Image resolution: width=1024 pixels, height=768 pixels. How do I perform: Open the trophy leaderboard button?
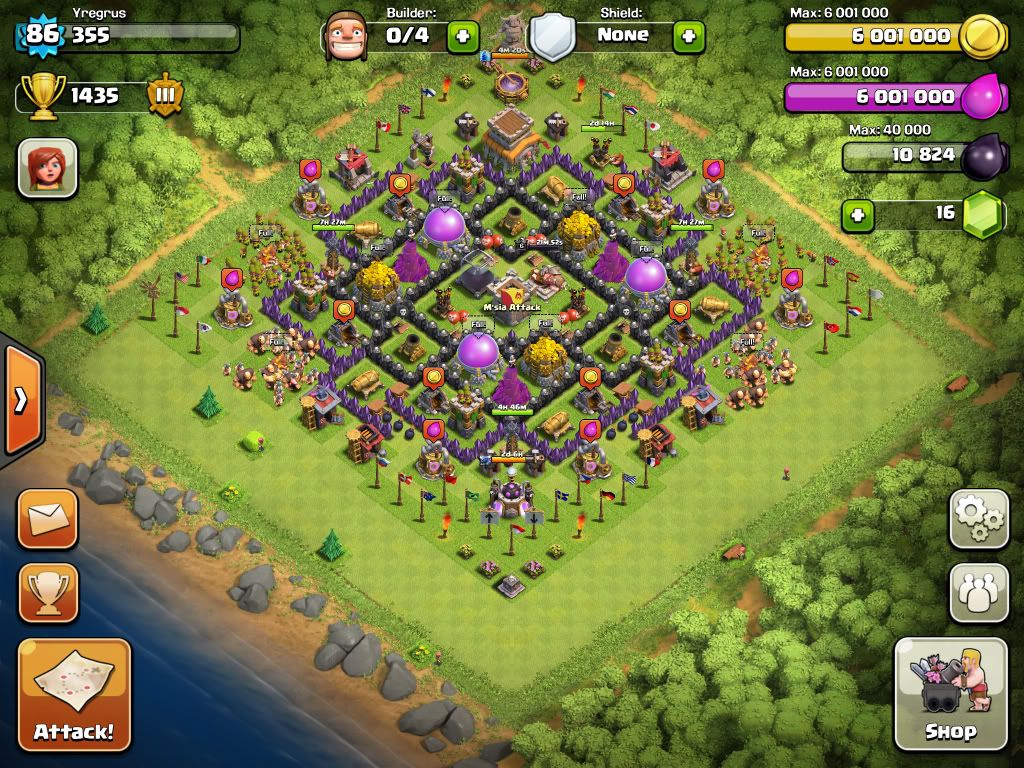click(x=47, y=593)
